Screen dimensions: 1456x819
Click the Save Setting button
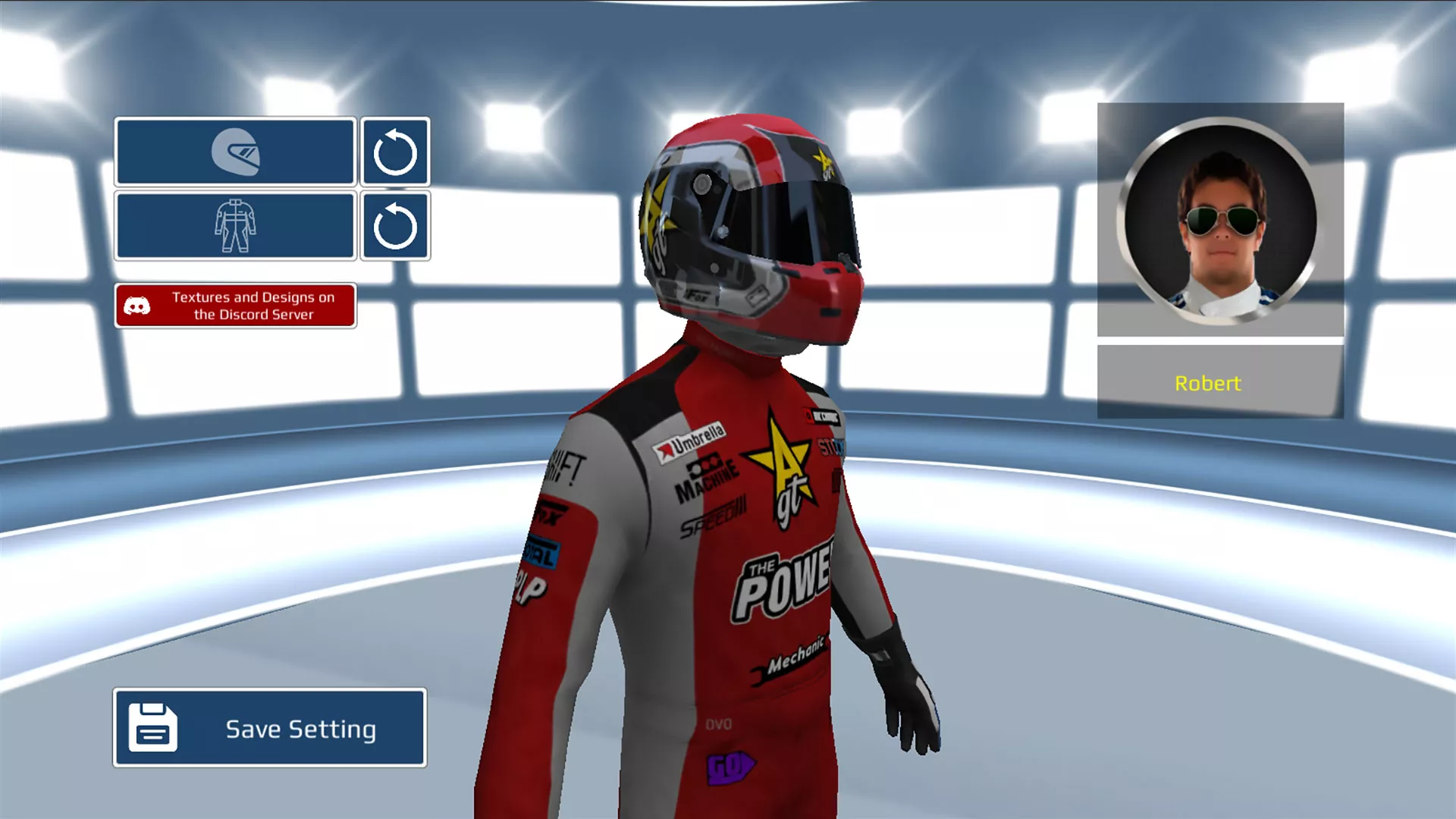[270, 728]
